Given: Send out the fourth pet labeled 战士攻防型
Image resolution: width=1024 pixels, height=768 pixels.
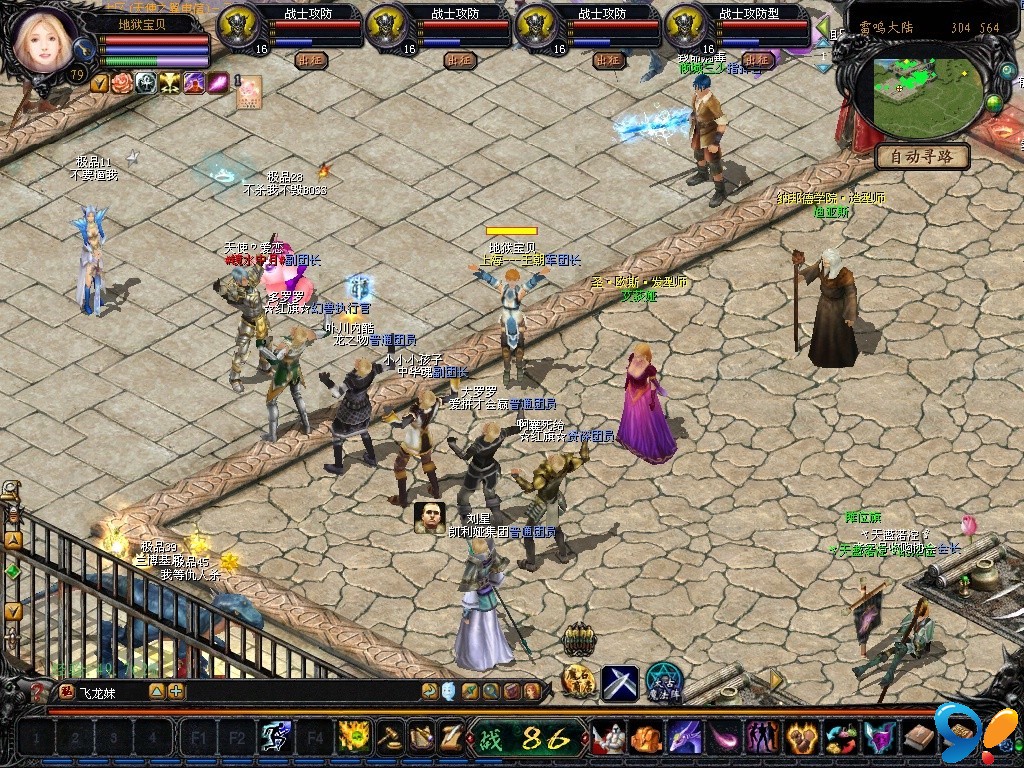Looking at the screenshot, I should [x=756, y=60].
